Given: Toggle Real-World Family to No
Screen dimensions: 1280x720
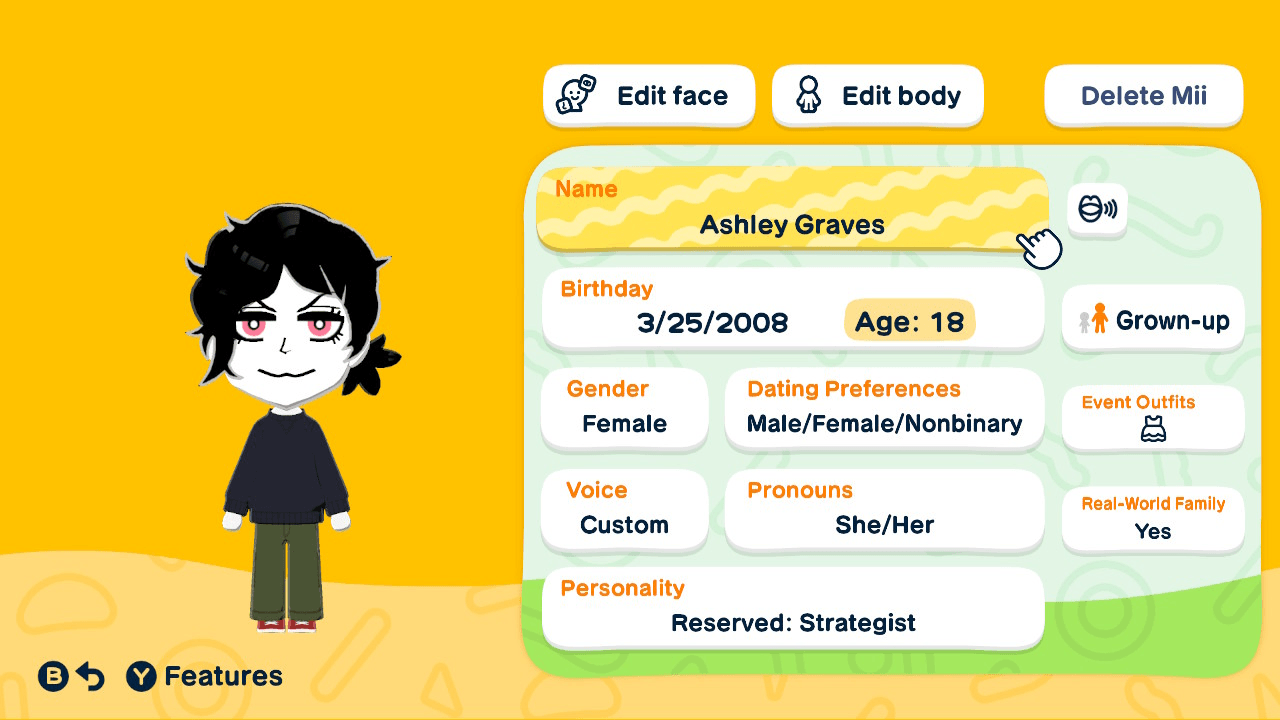Looking at the screenshot, I should coord(1152,519).
